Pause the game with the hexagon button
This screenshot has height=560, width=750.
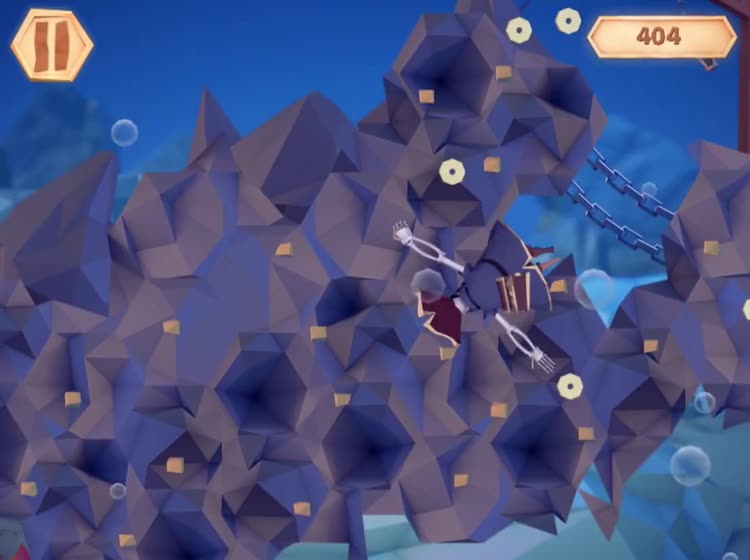[x=52, y=45]
